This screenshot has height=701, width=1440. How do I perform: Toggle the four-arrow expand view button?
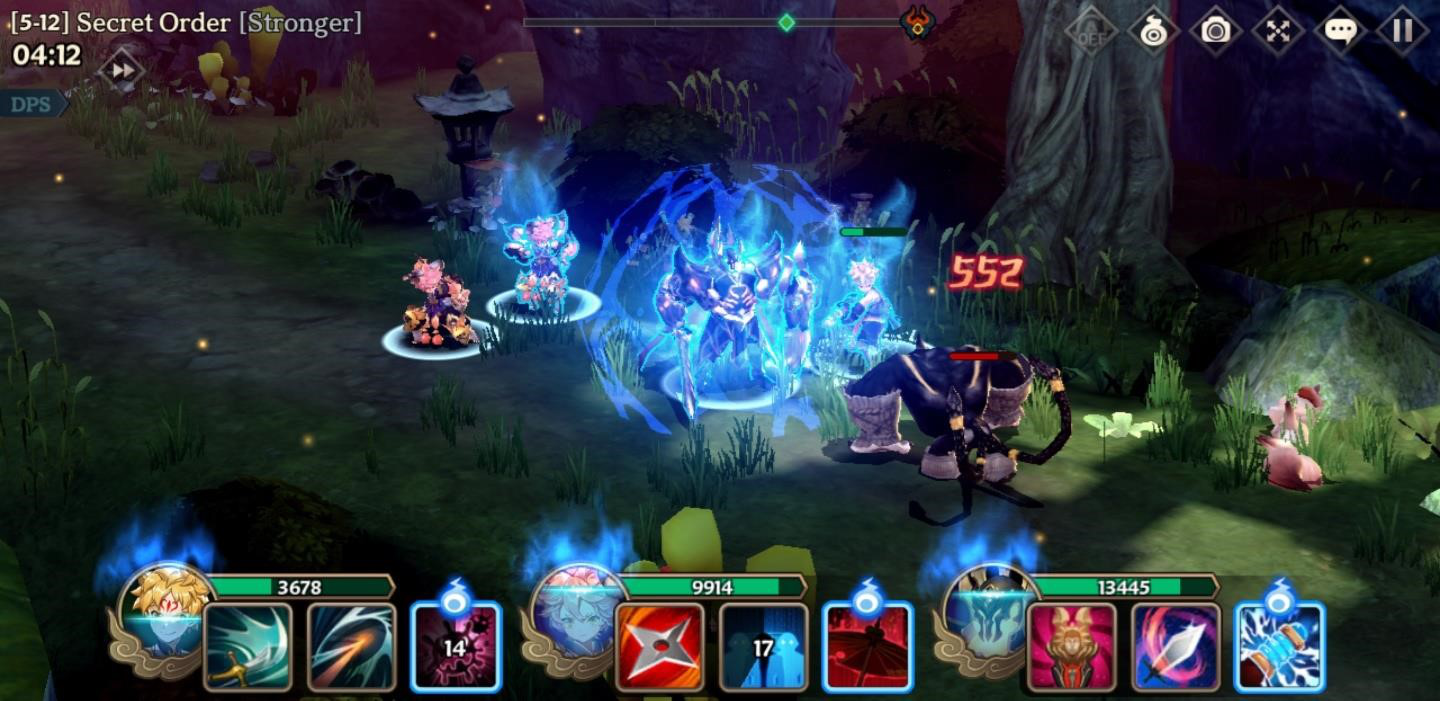click(x=1278, y=31)
